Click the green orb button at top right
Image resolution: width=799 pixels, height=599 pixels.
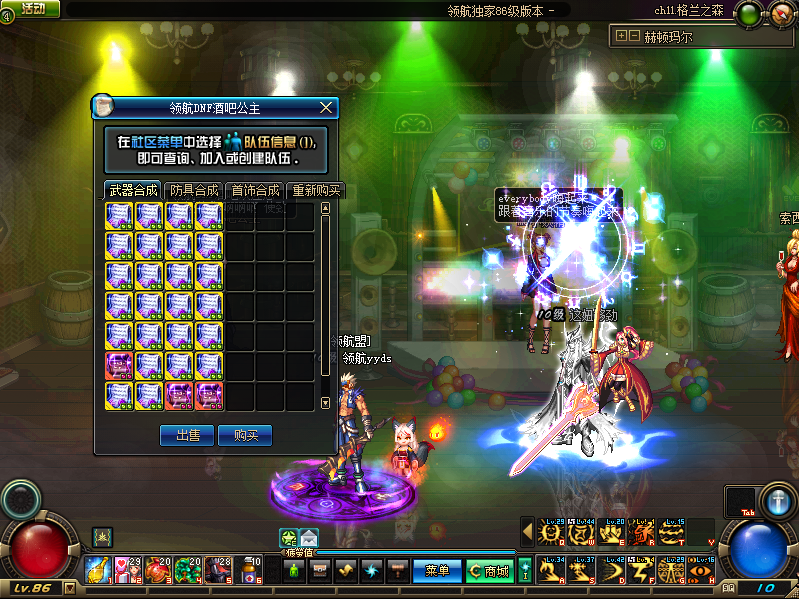[x=747, y=13]
